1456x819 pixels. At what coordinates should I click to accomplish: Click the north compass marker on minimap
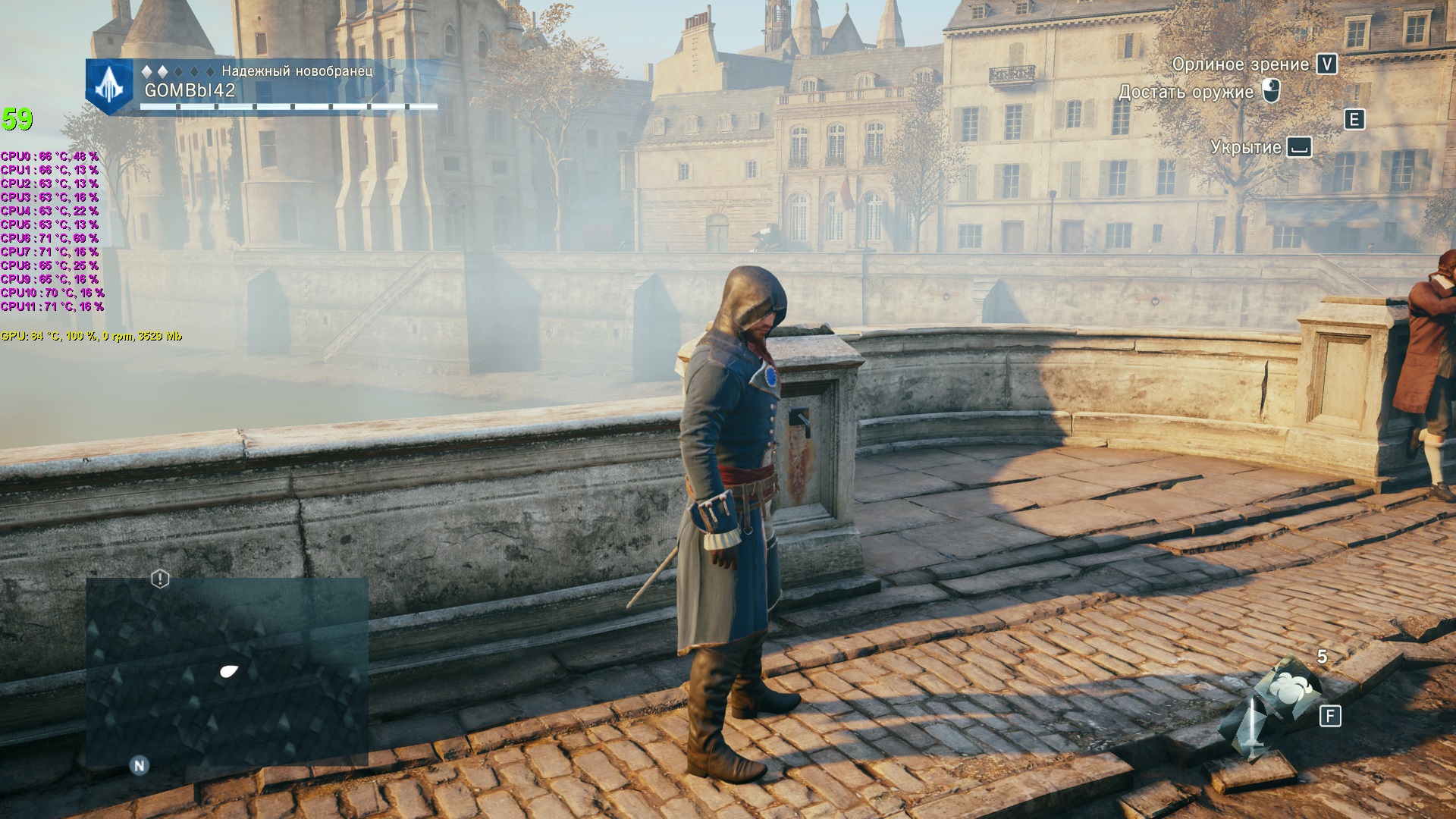(x=139, y=765)
